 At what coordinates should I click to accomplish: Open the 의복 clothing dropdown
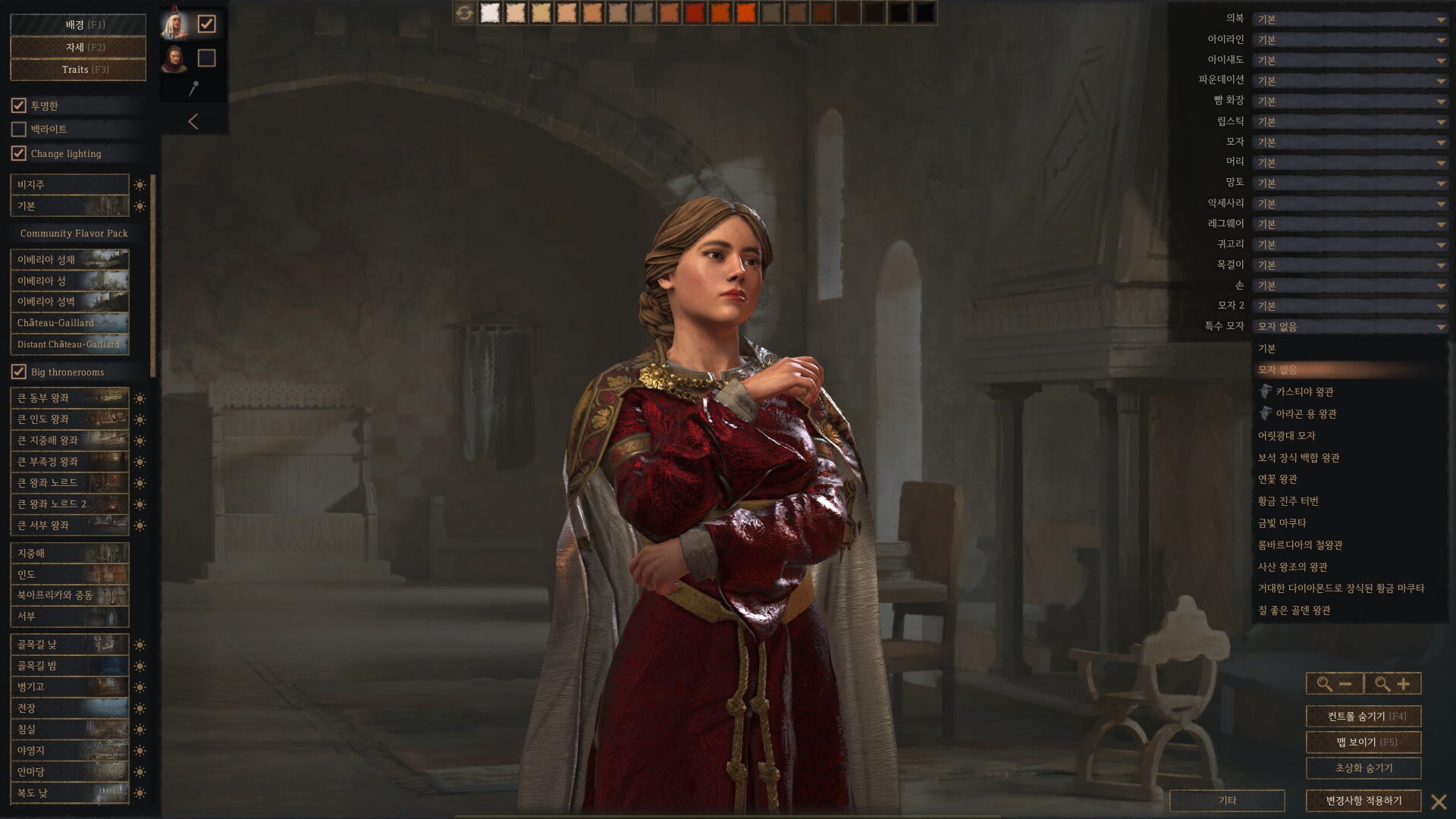point(1350,20)
